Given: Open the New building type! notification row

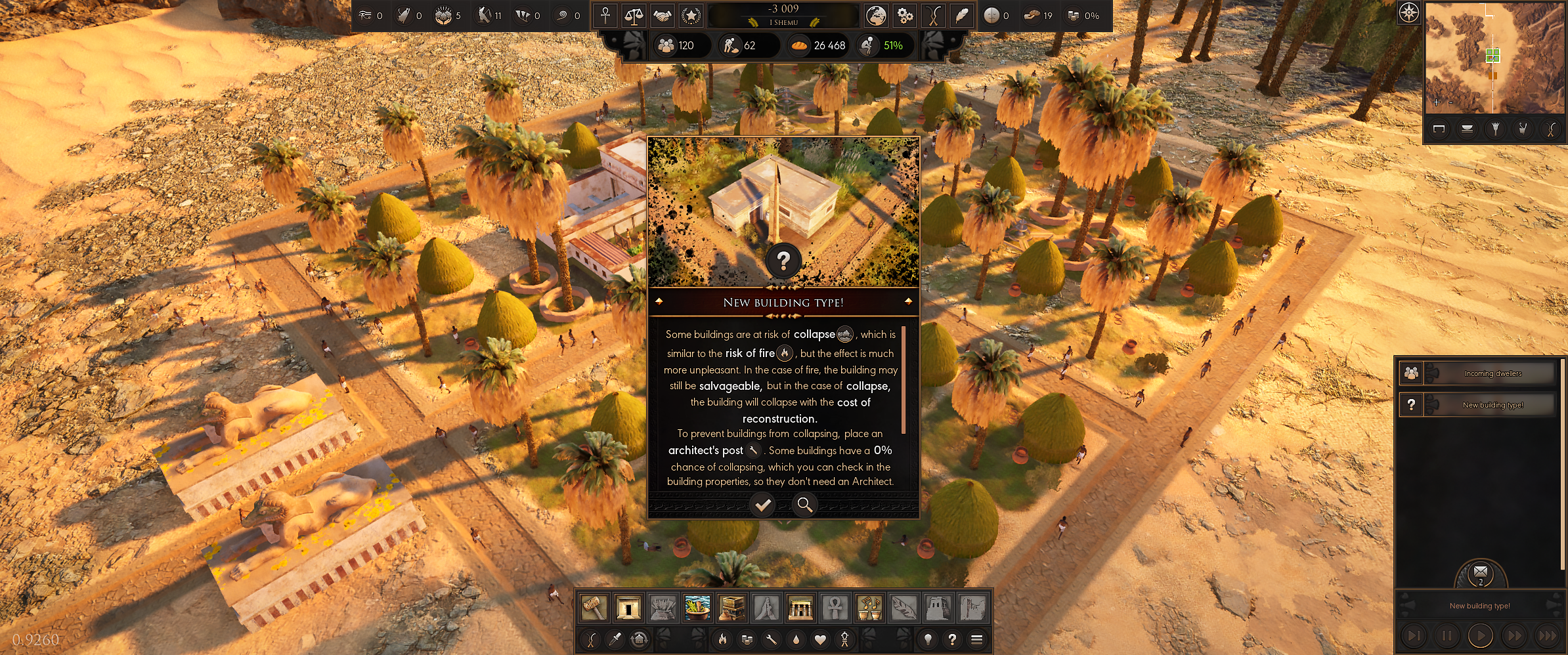Looking at the screenshot, I should click(1477, 405).
